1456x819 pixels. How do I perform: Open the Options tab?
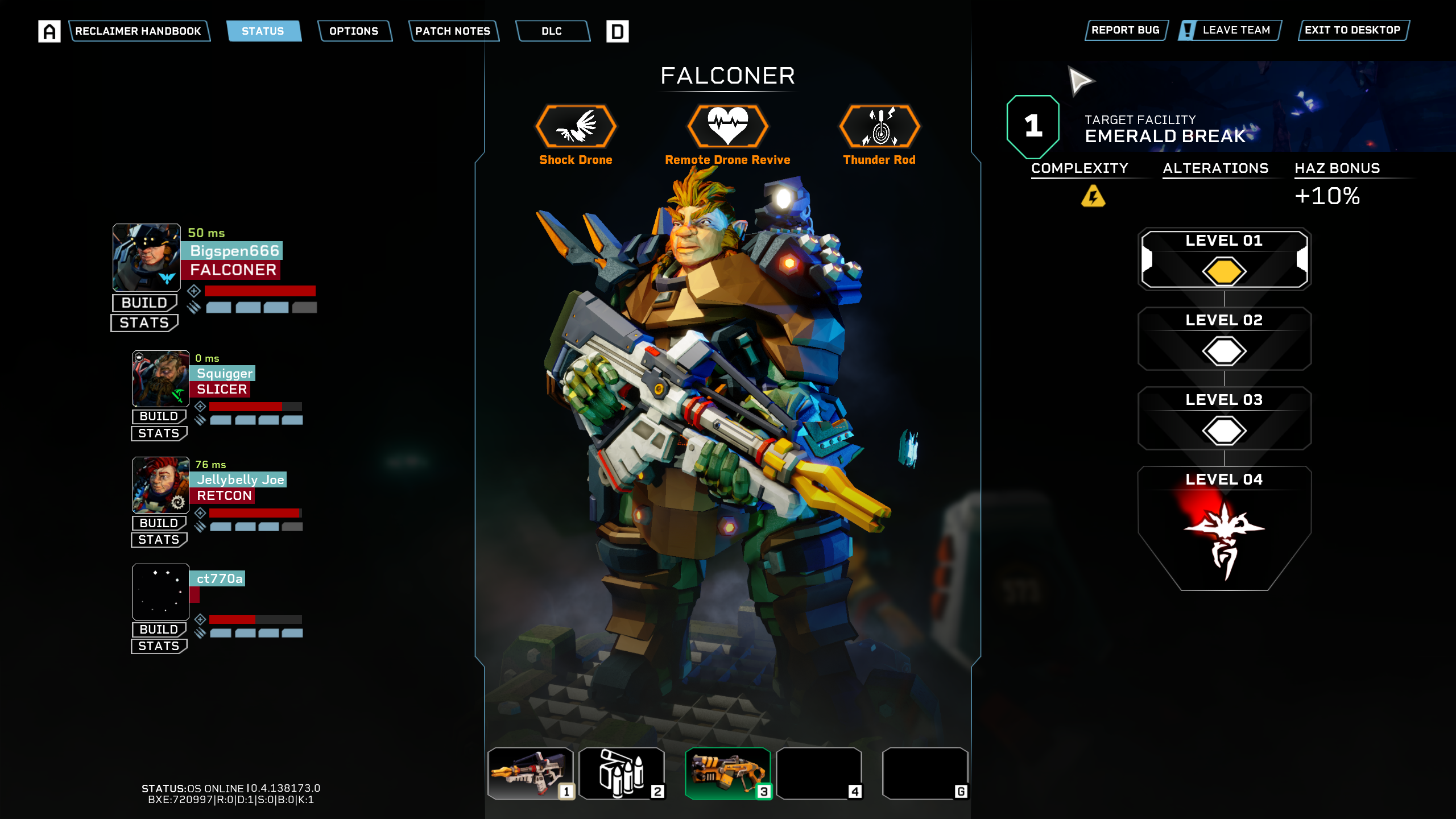(354, 31)
